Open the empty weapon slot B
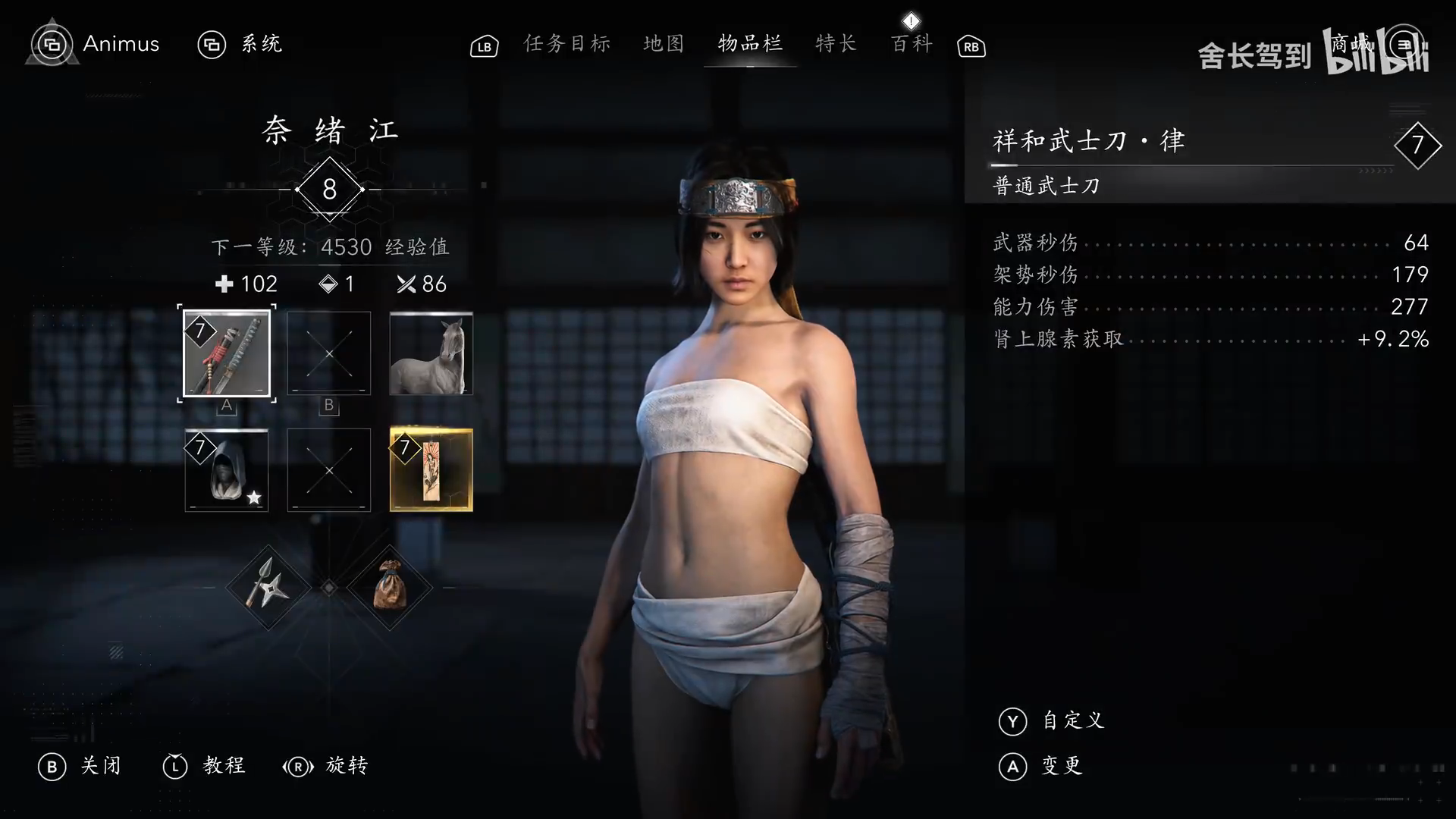The image size is (1456, 819). [328, 353]
